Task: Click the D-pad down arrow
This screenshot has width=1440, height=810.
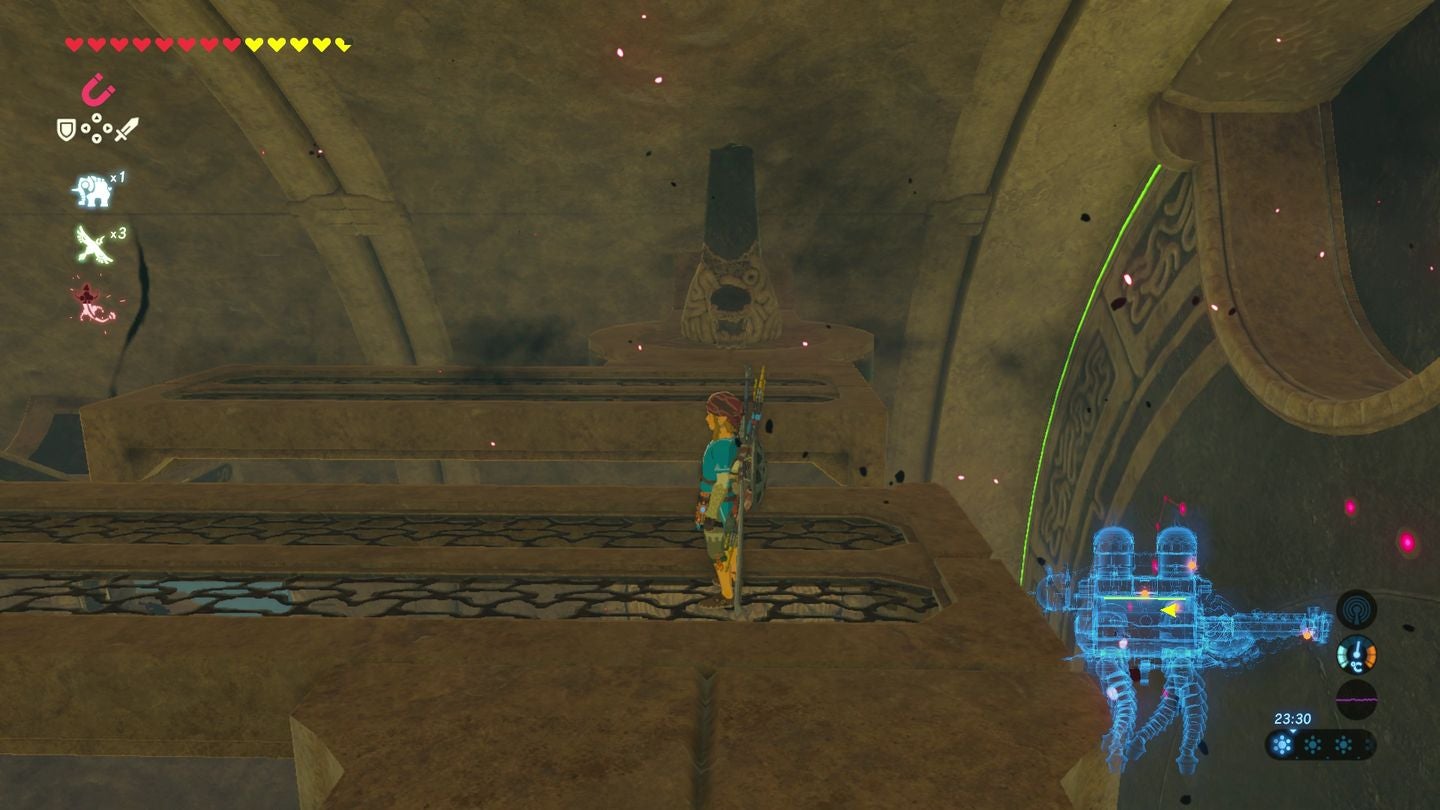Action: pos(96,137)
